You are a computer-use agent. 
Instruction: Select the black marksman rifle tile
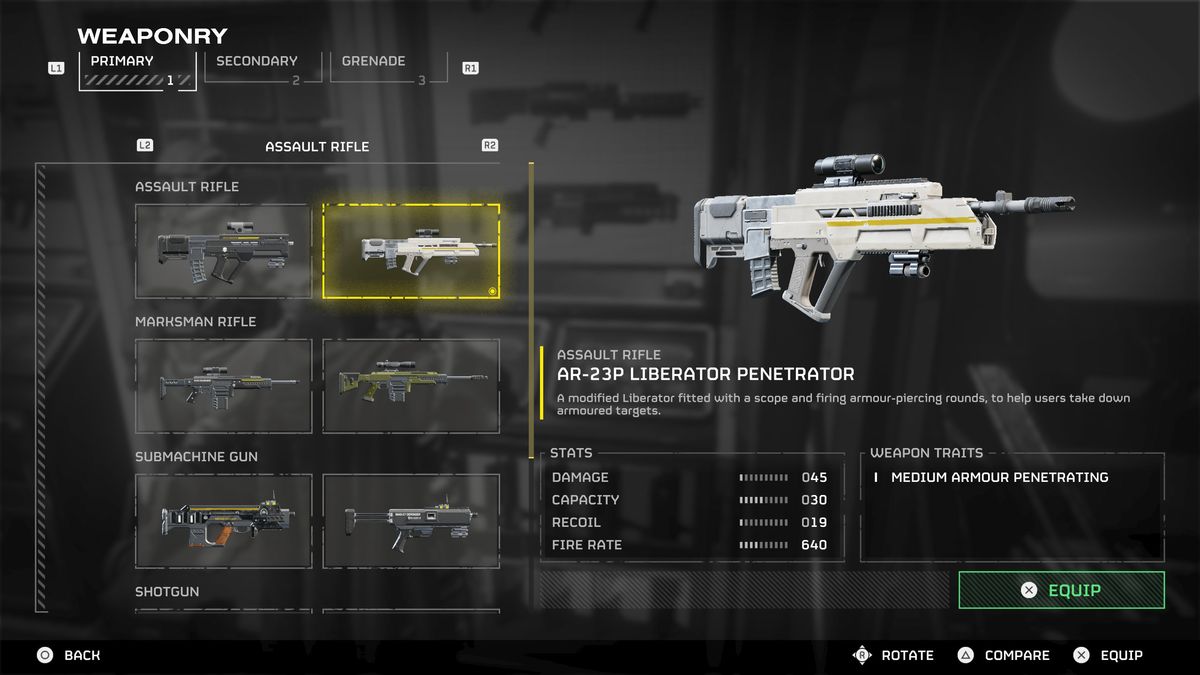[x=223, y=386]
